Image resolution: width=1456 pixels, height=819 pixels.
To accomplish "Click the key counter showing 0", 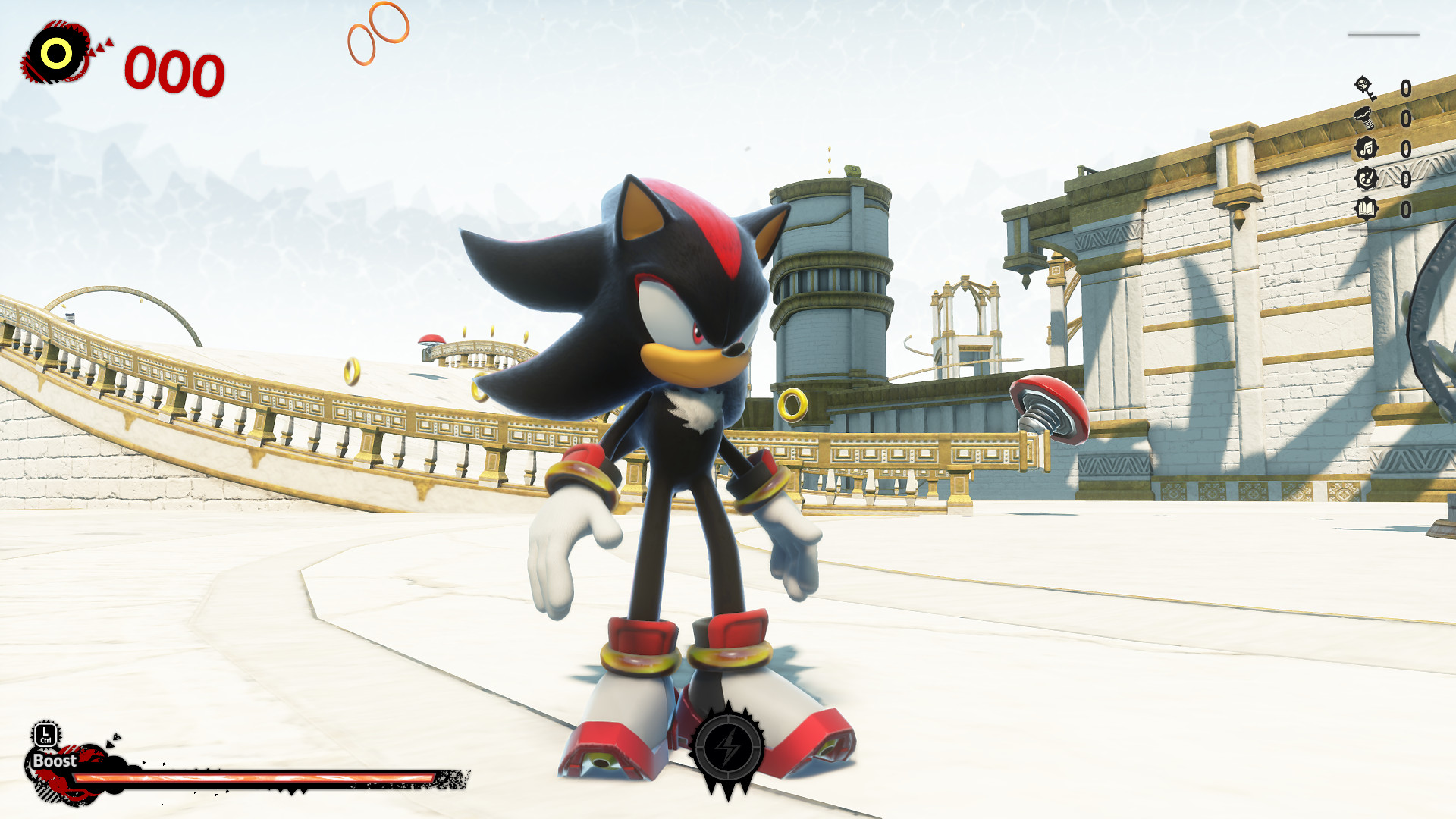I will [1407, 88].
